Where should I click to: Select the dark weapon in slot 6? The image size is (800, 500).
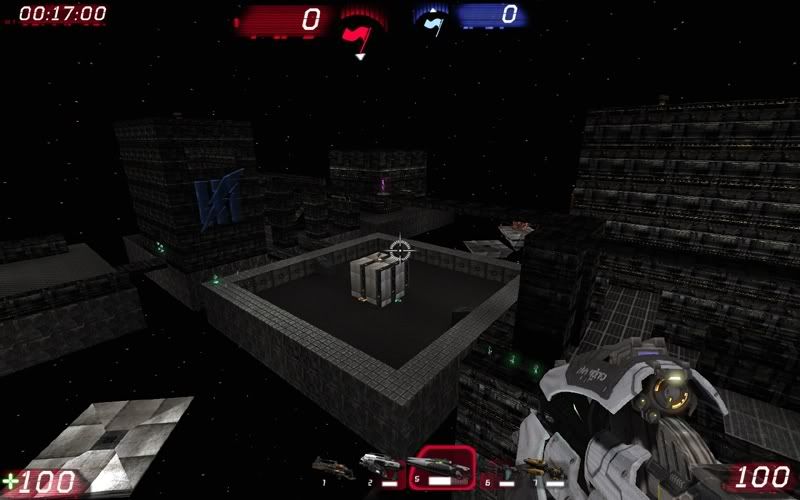pyautogui.click(x=498, y=465)
